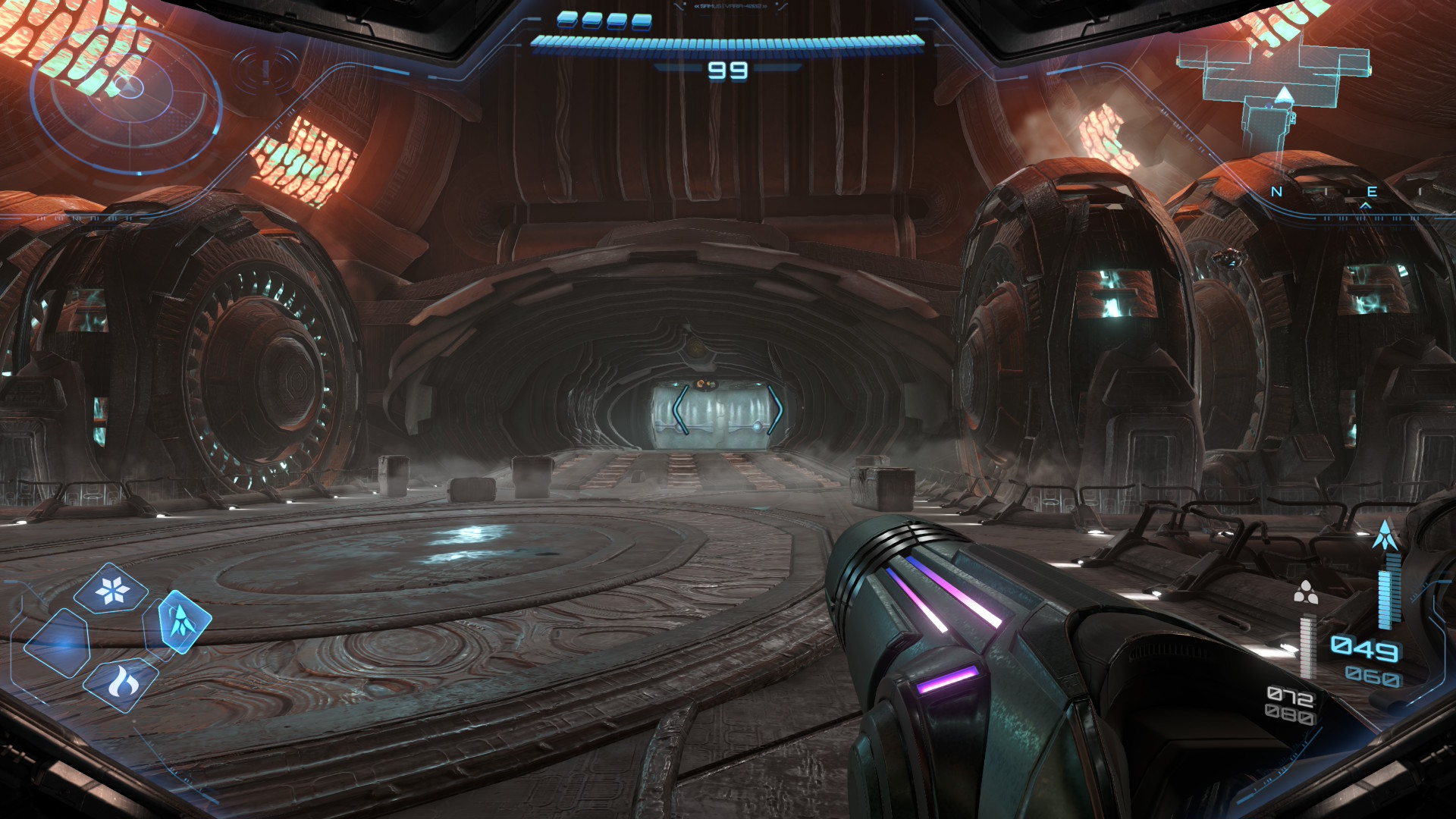Select the highlighted missile weapon slot
This screenshot has width=1456, height=819.
(x=180, y=622)
